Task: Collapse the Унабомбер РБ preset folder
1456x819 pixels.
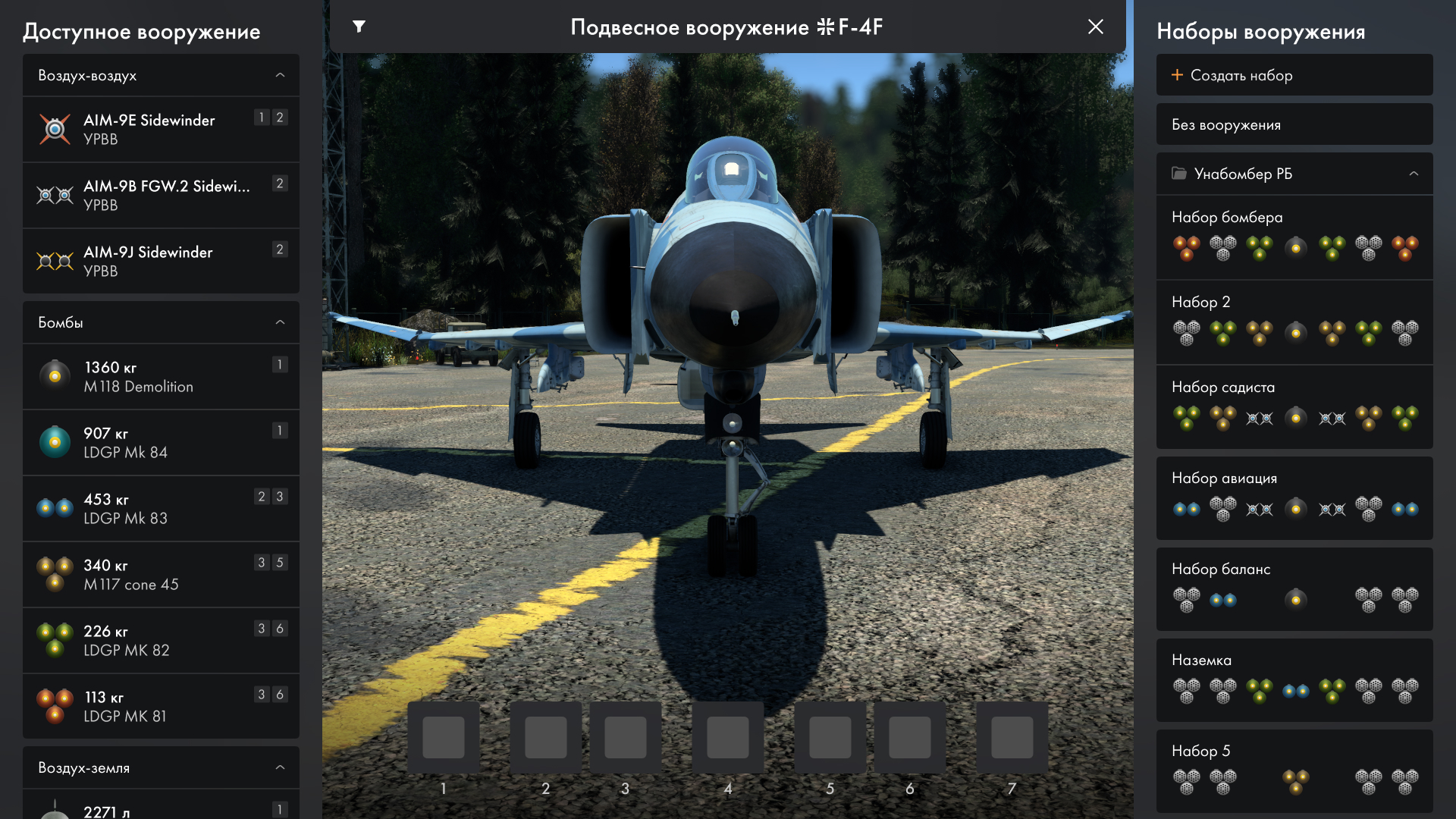Action: click(1415, 174)
